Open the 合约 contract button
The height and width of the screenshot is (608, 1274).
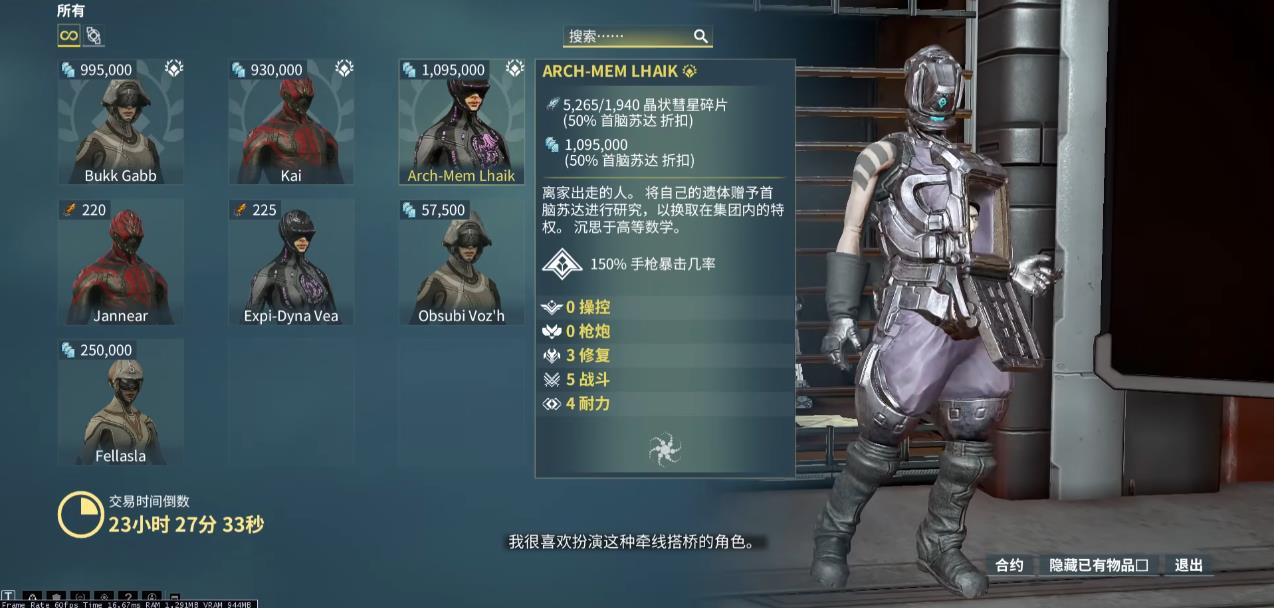tap(1009, 565)
